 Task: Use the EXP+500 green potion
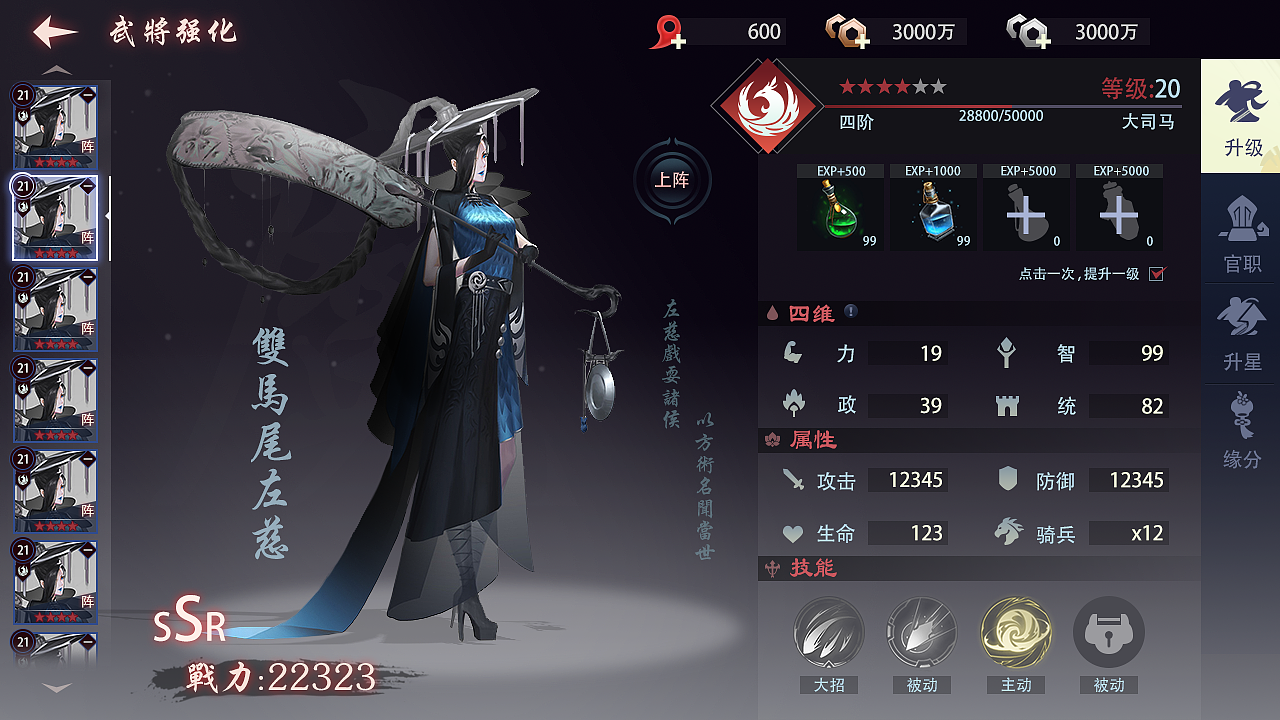840,210
